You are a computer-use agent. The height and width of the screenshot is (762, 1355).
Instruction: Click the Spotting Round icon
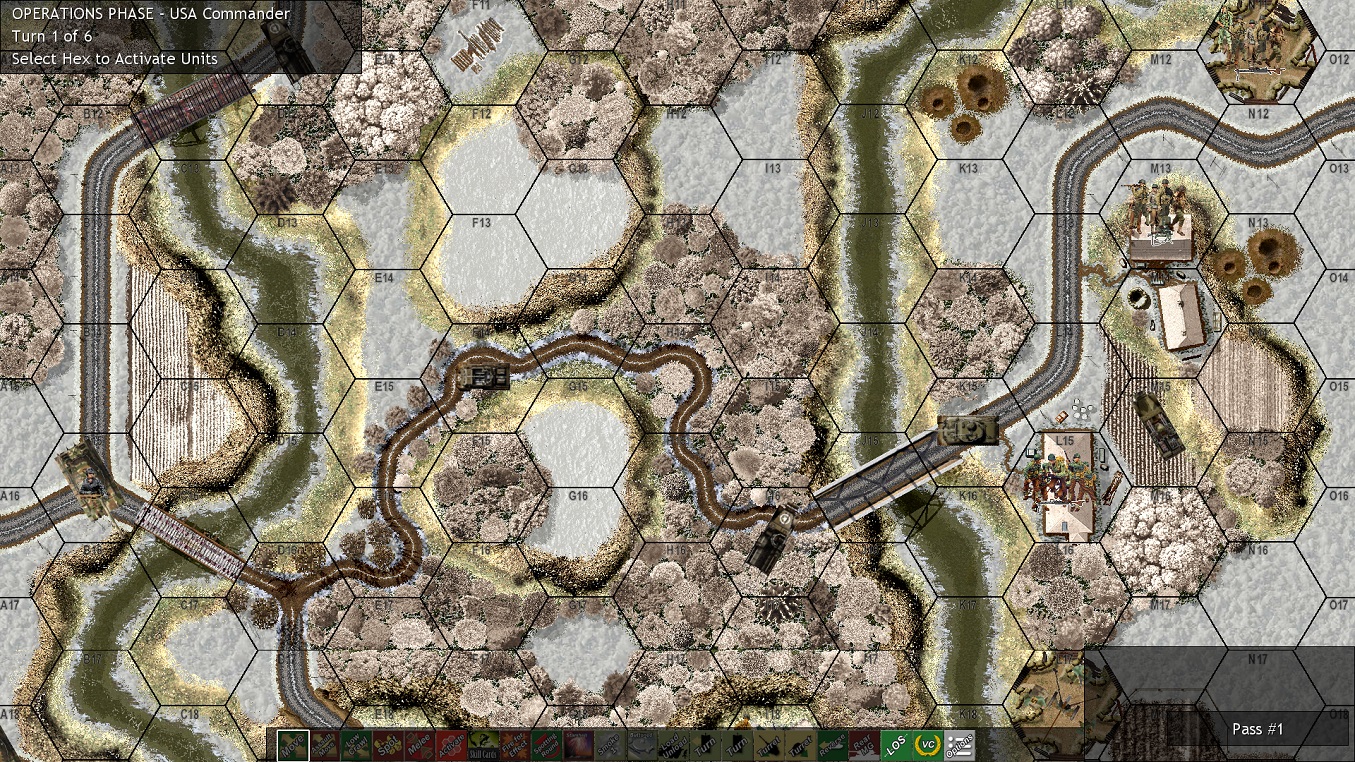point(545,745)
